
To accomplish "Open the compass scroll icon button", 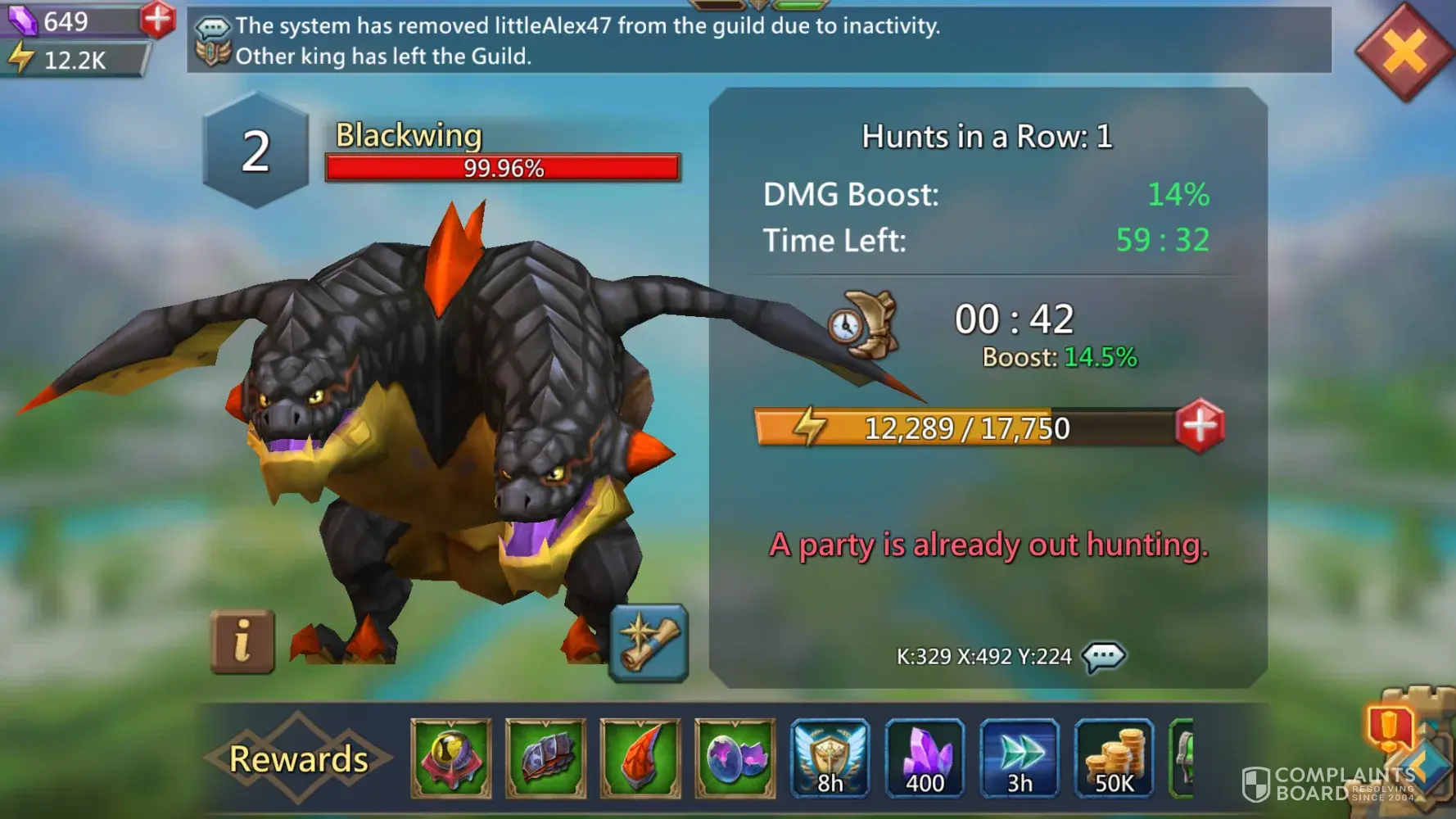I will [649, 643].
